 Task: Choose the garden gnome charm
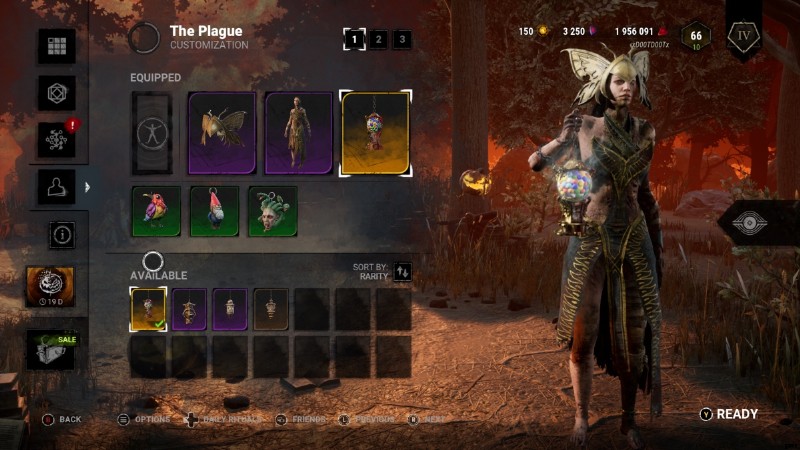click(x=214, y=211)
